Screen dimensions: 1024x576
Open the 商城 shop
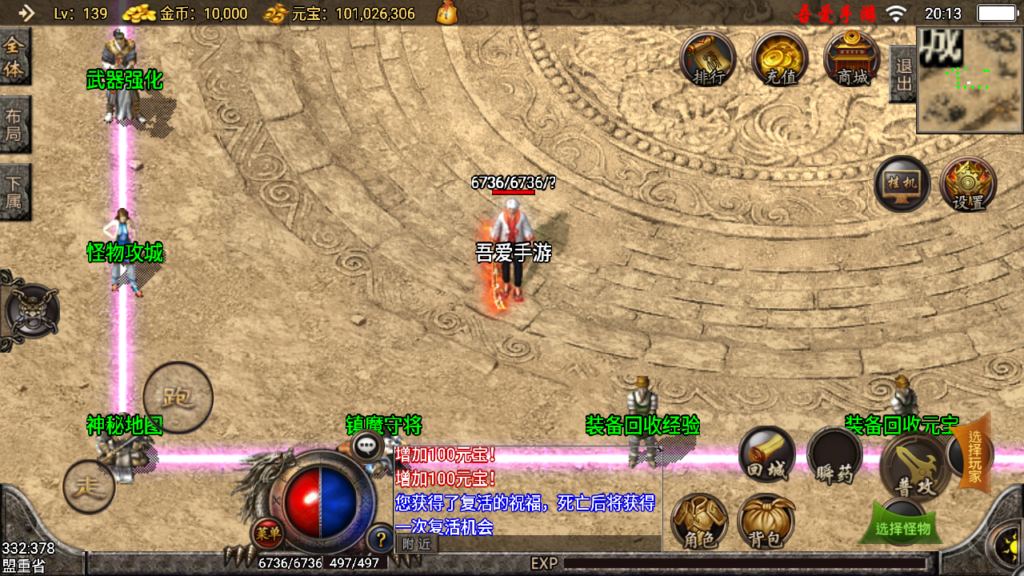point(853,58)
